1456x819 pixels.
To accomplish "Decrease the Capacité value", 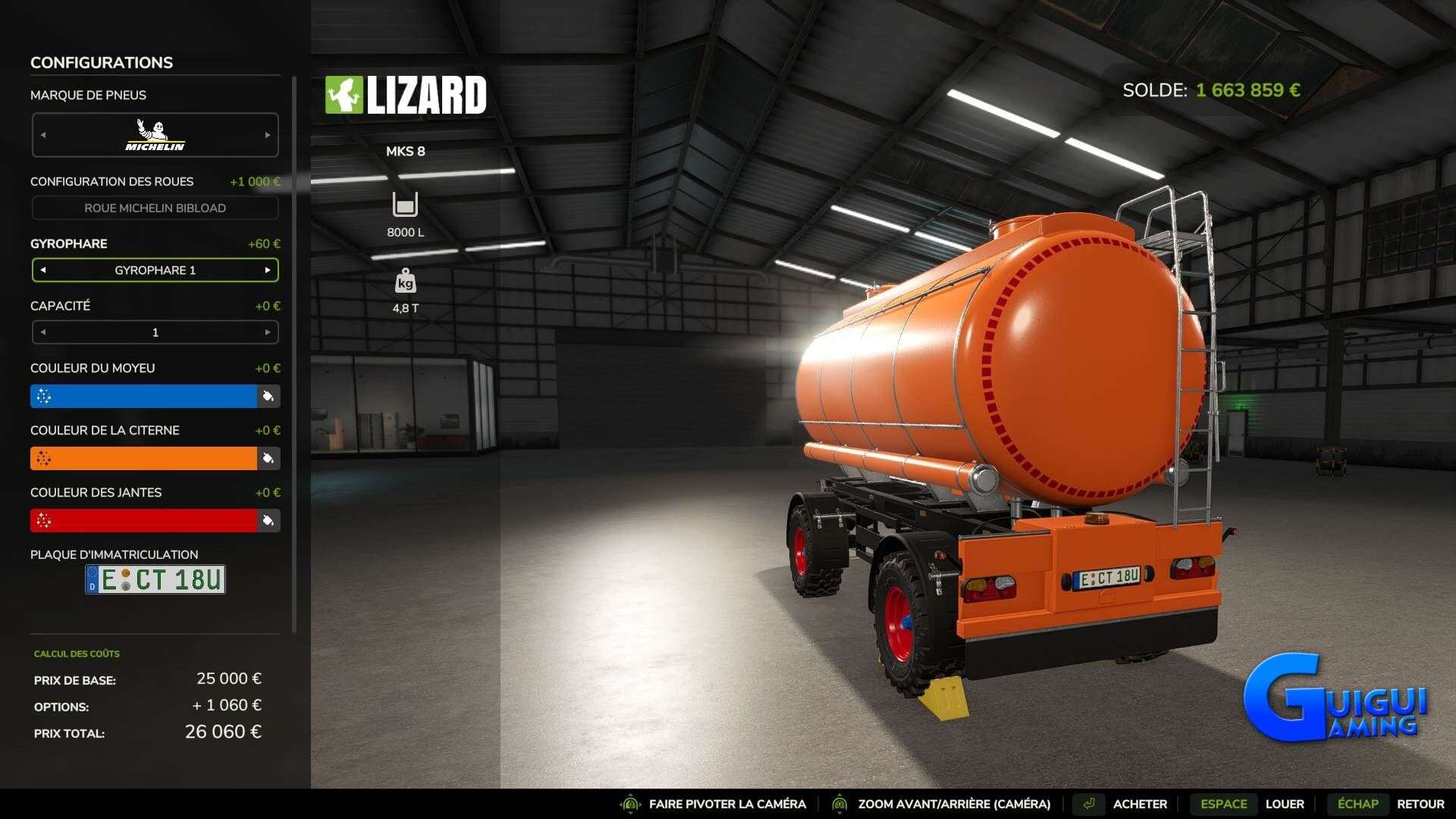I will [43, 332].
